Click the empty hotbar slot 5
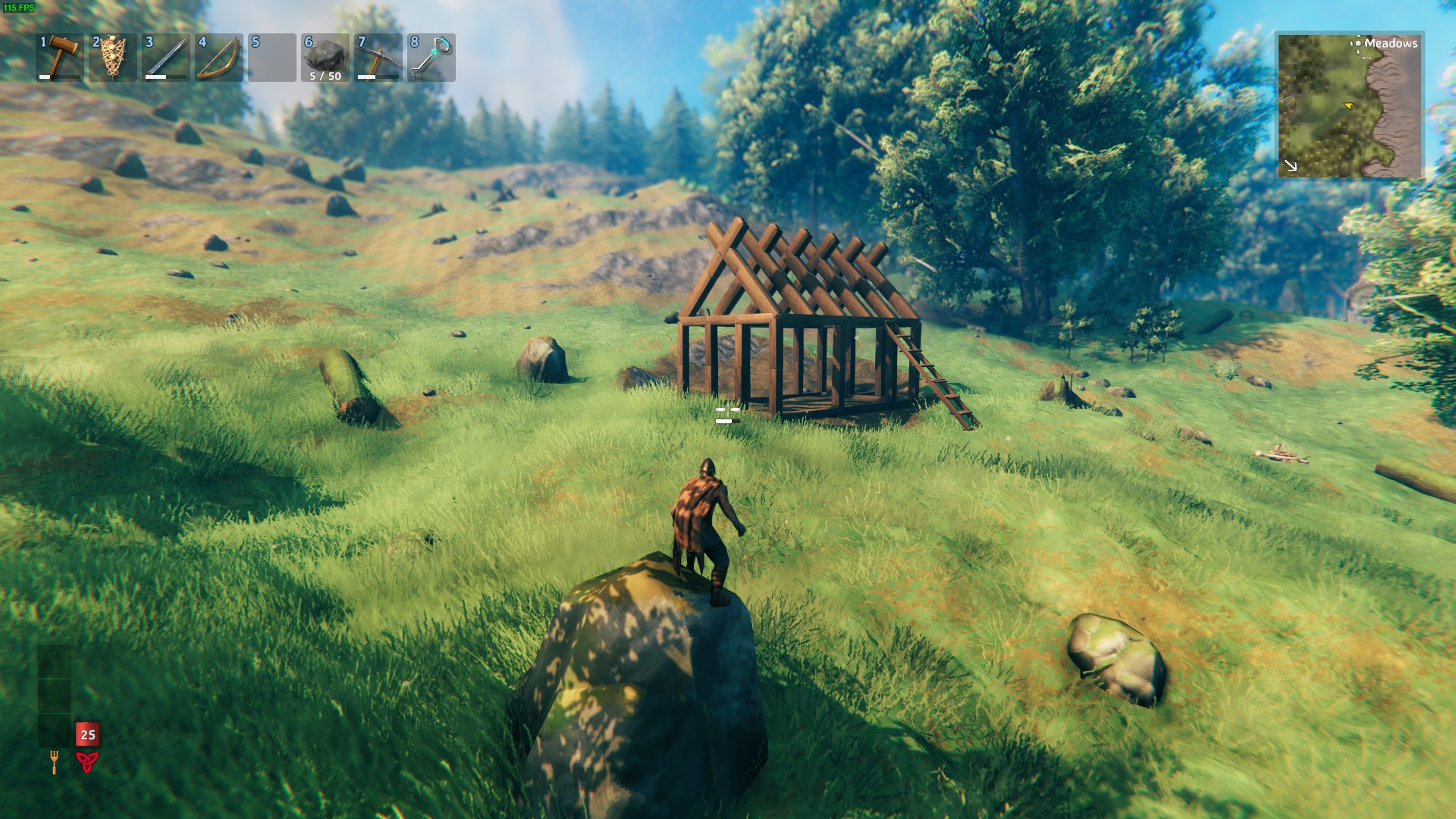 tap(272, 57)
